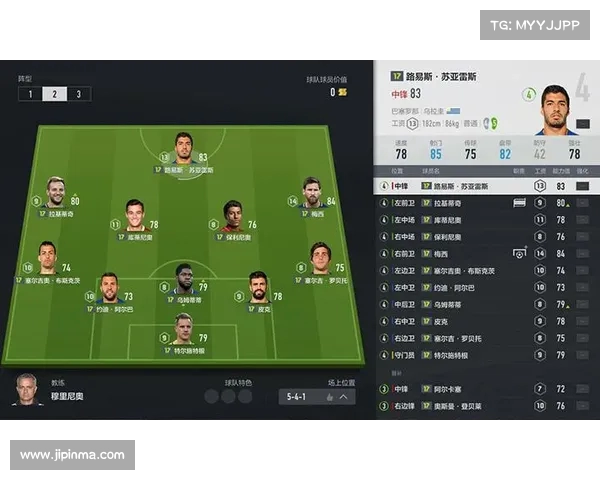Screen dimensions: 600x480
Task: Choose Rakitić on the left wing
Action: 56,193
